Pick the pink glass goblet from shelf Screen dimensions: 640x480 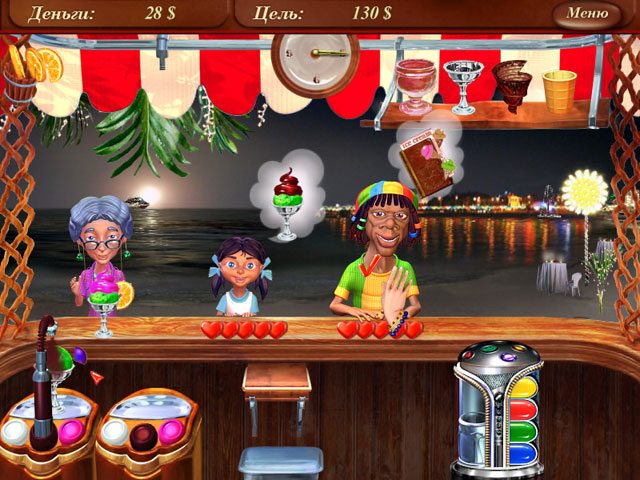point(416,84)
